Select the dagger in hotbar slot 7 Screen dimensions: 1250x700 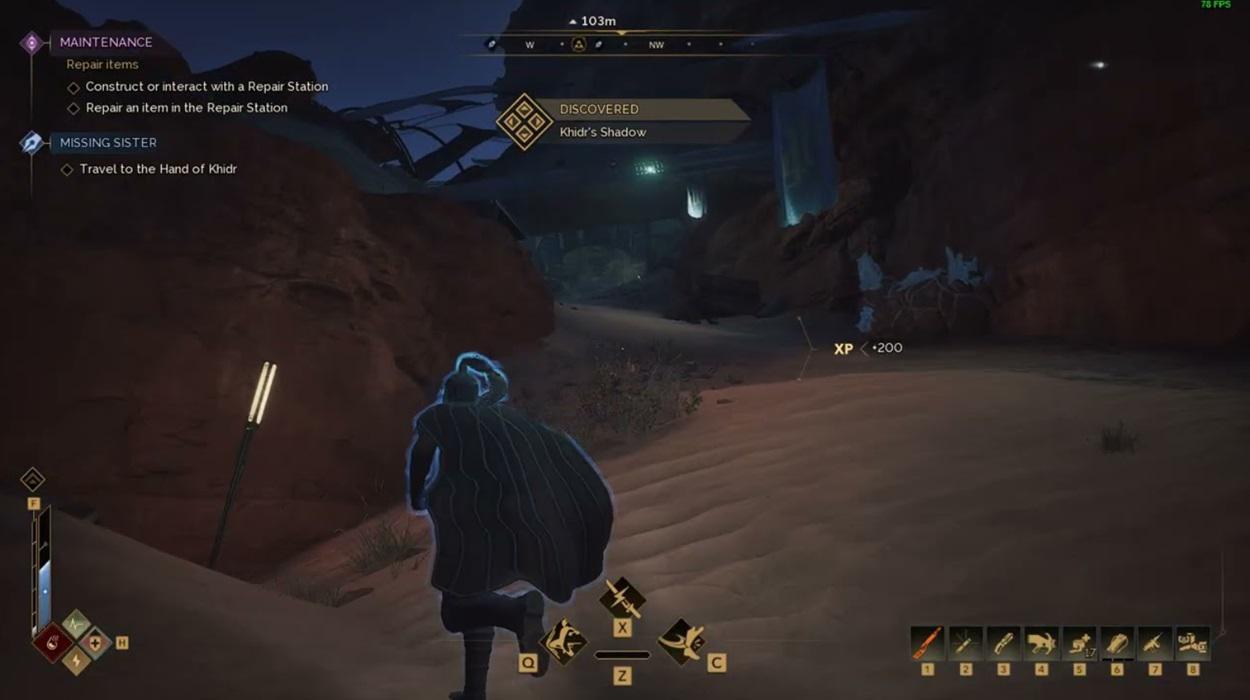1155,642
